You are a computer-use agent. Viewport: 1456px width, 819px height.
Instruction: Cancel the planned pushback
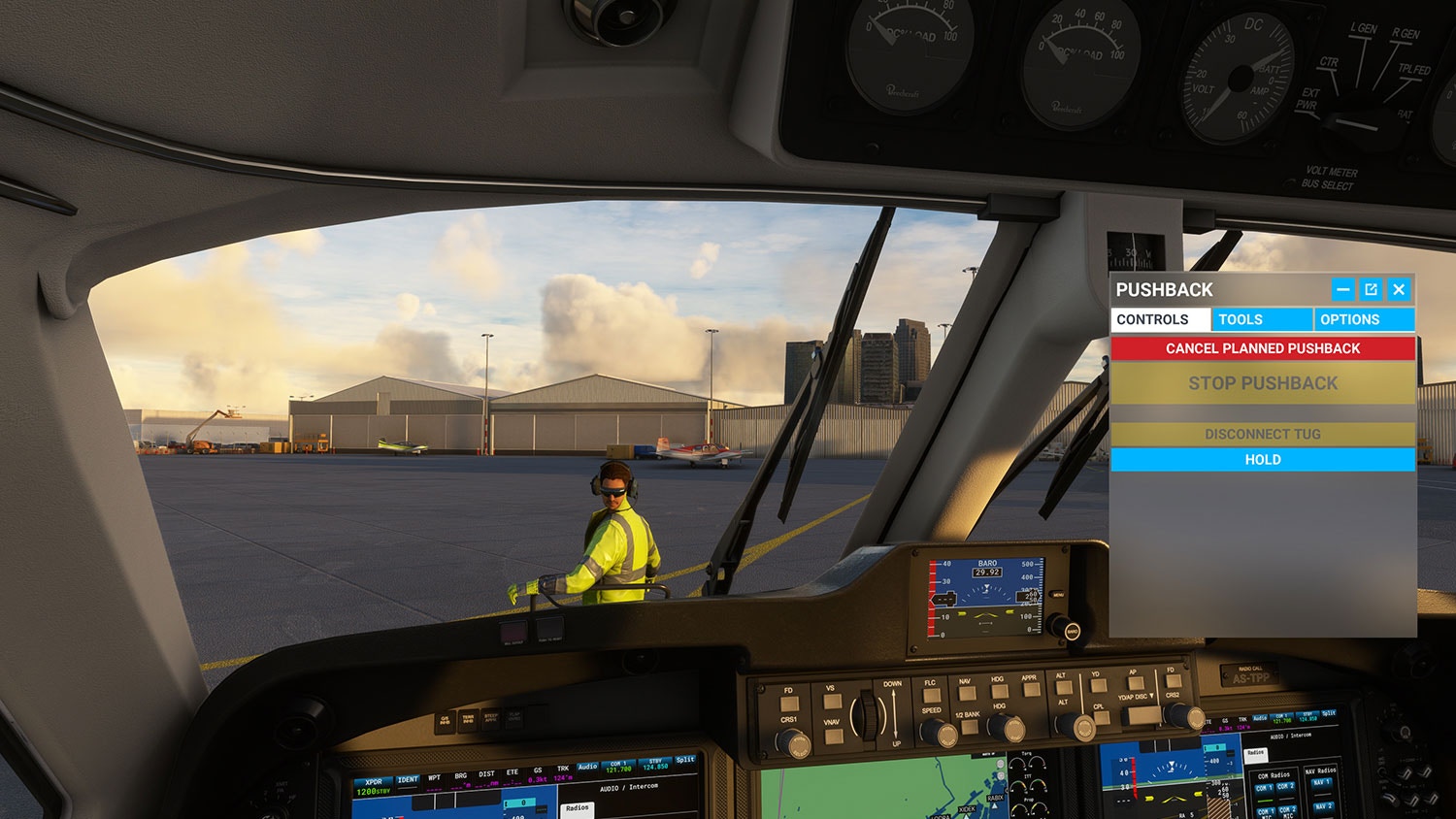click(x=1262, y=348)
